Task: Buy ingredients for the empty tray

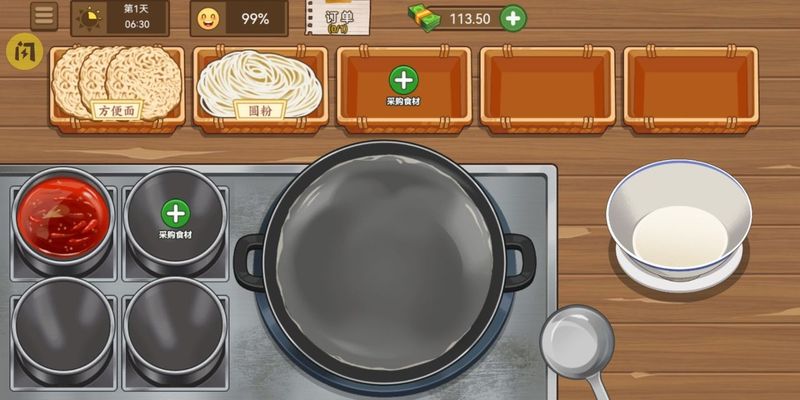Action: click(x=403, y=84)
